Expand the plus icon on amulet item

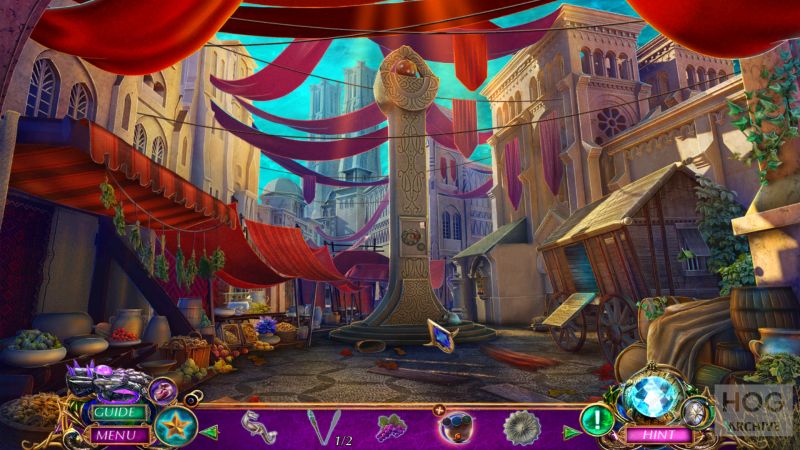click(x=438, y=410)
